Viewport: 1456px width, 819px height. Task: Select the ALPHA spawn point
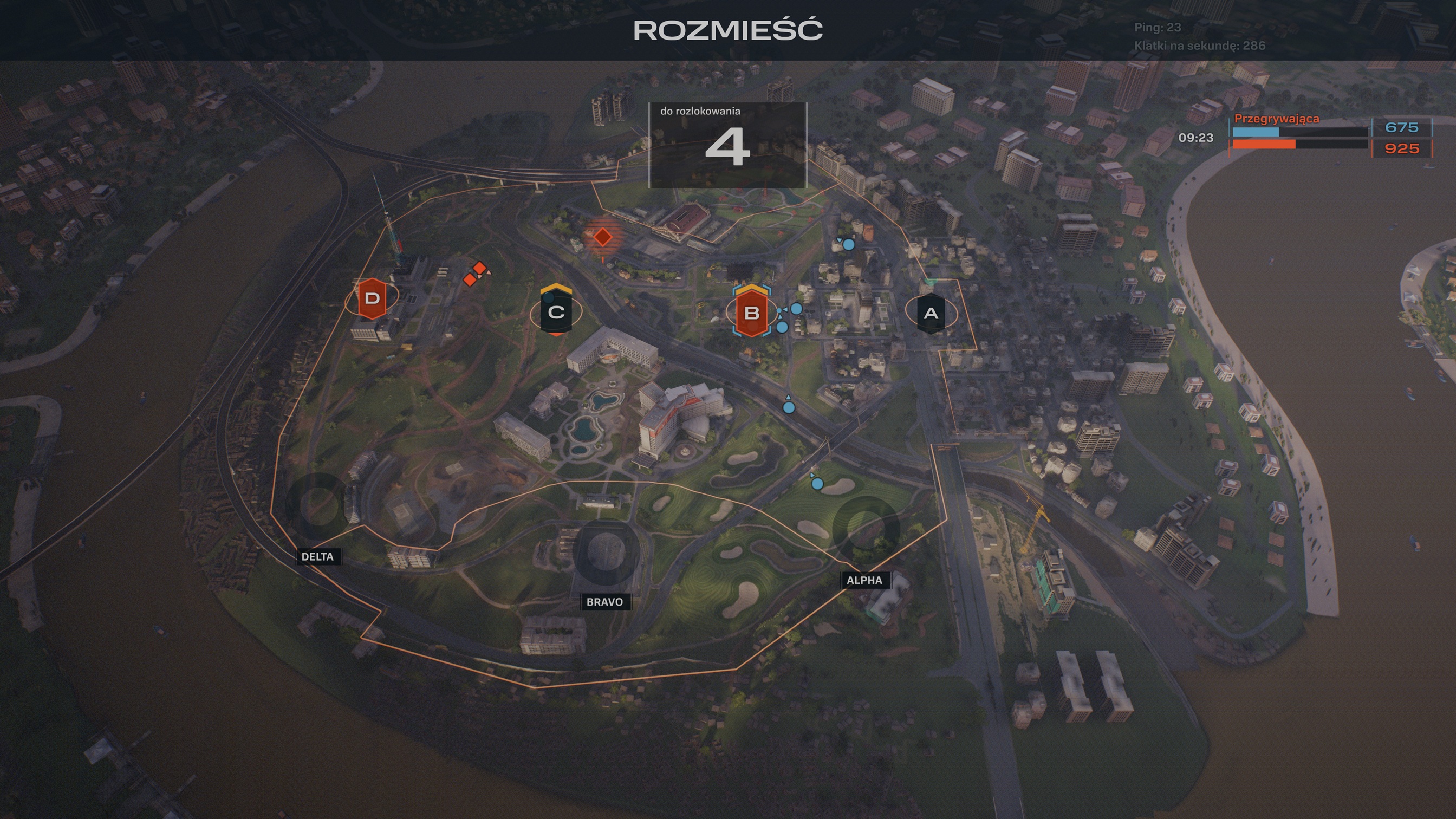pos(866,580)
